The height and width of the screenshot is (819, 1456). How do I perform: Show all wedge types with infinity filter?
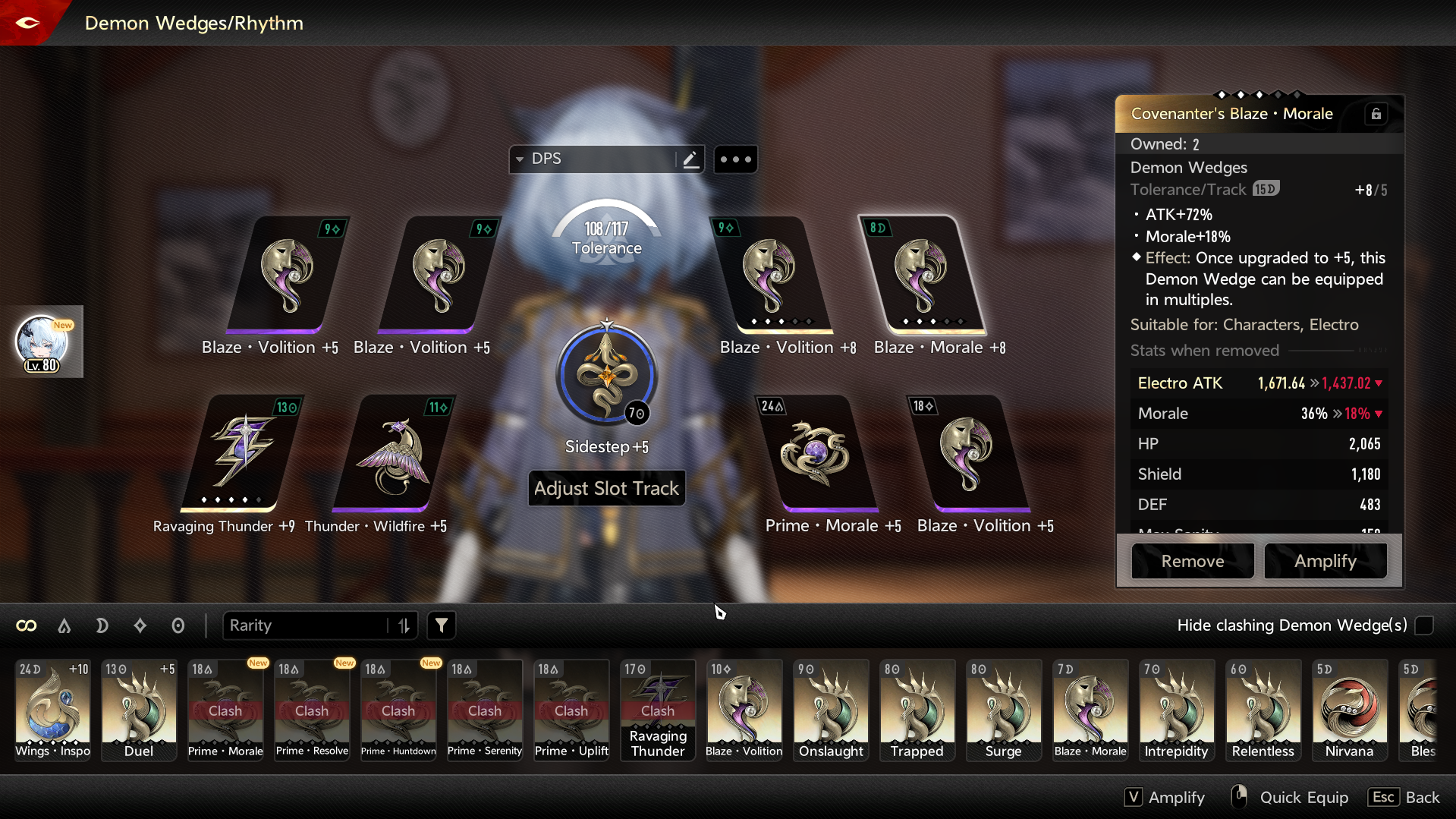coord(27,625)
